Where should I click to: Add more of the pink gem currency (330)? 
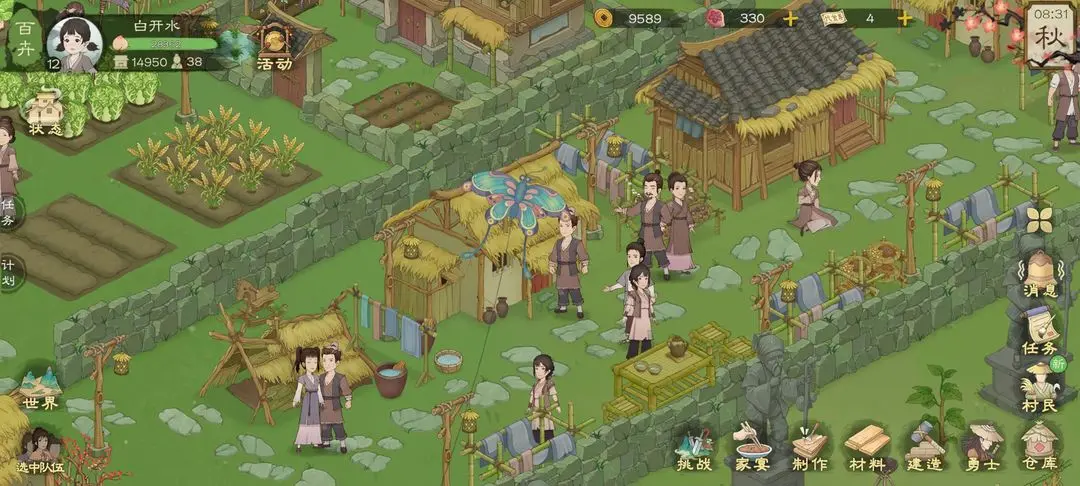[790, 18]
